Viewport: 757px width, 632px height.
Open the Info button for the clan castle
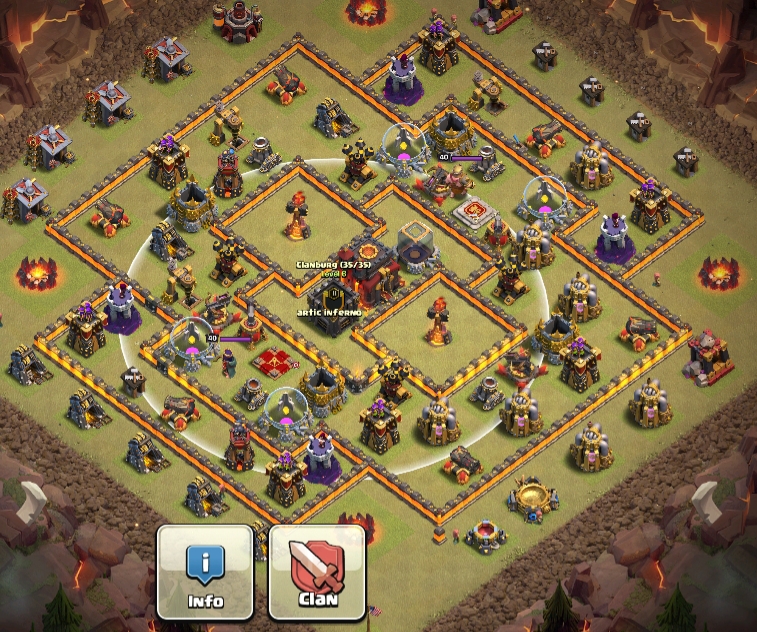pos(205,571)
